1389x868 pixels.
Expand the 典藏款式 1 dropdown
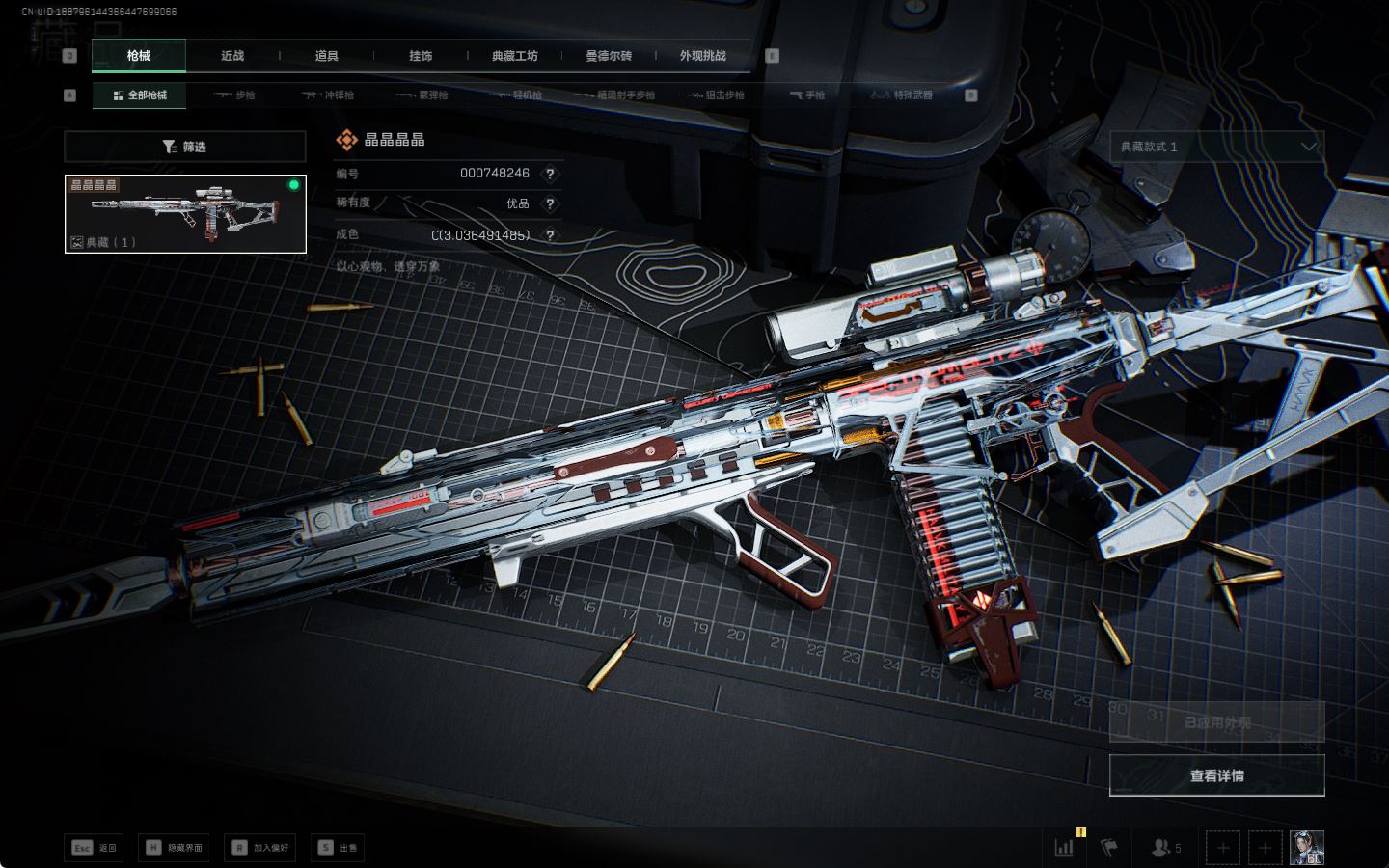tap(1216, 147)
